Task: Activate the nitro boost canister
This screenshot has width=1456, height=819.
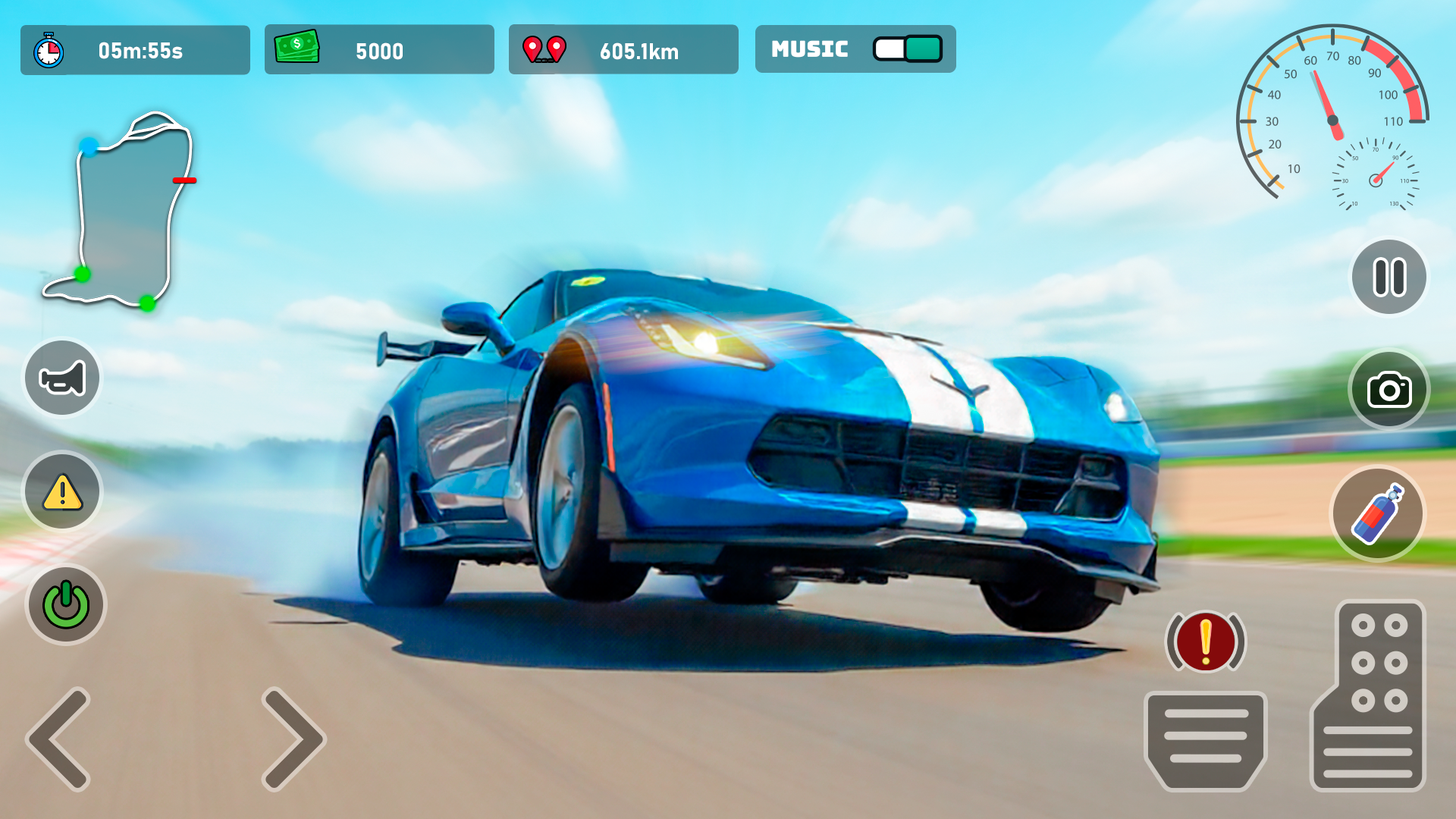Action: point(1378,514)
